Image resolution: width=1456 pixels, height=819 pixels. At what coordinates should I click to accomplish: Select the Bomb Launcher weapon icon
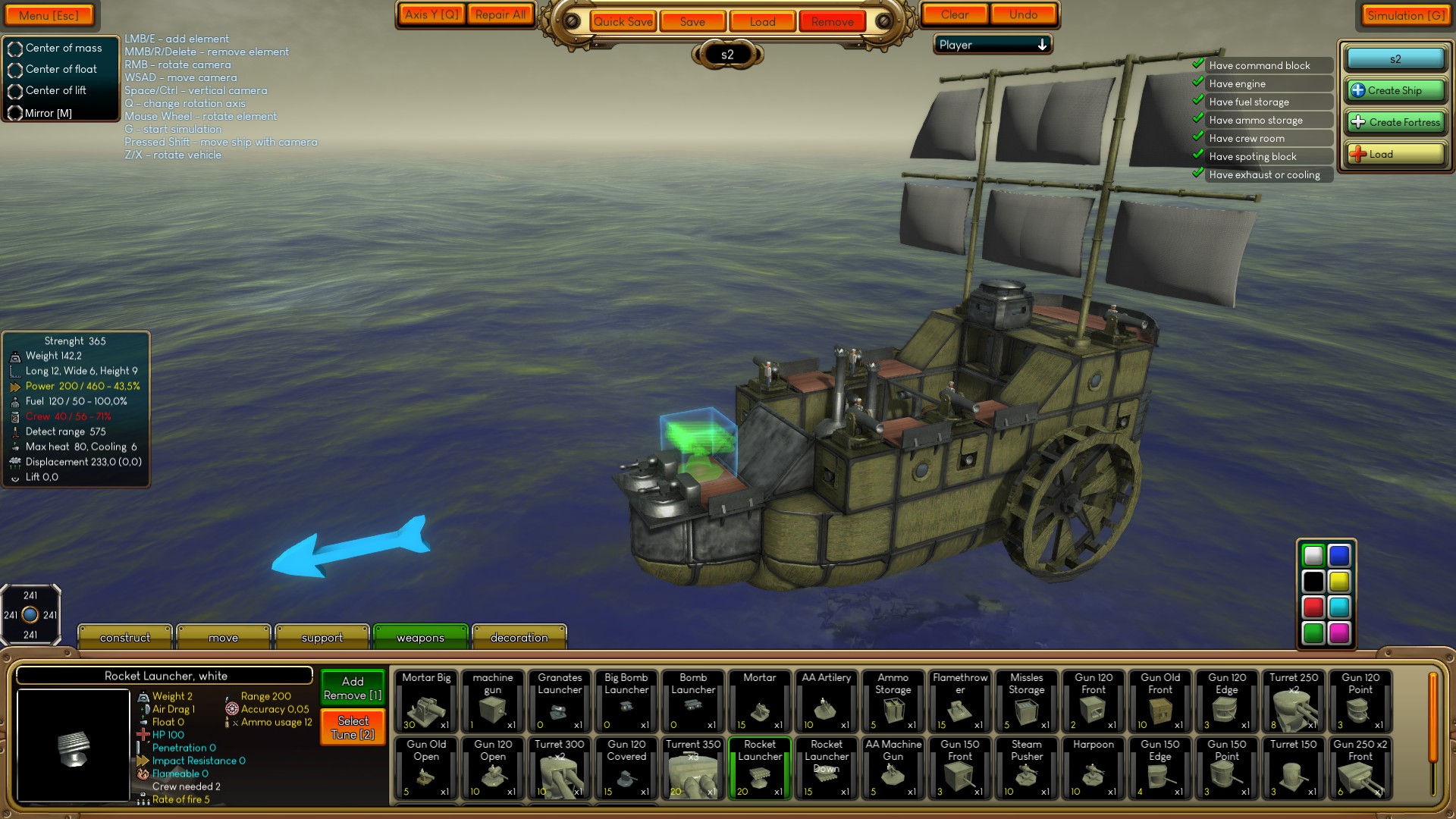point(692,701)
